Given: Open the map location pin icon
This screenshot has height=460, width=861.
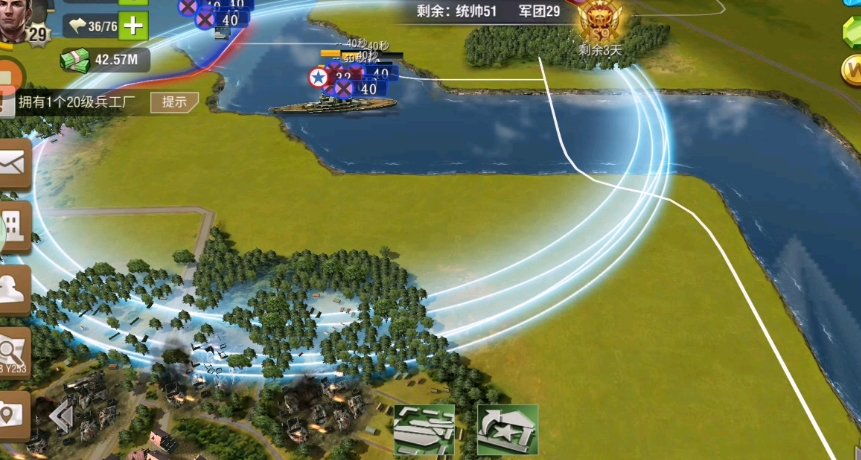Looking at the screenshot, I should coord(12,414).
